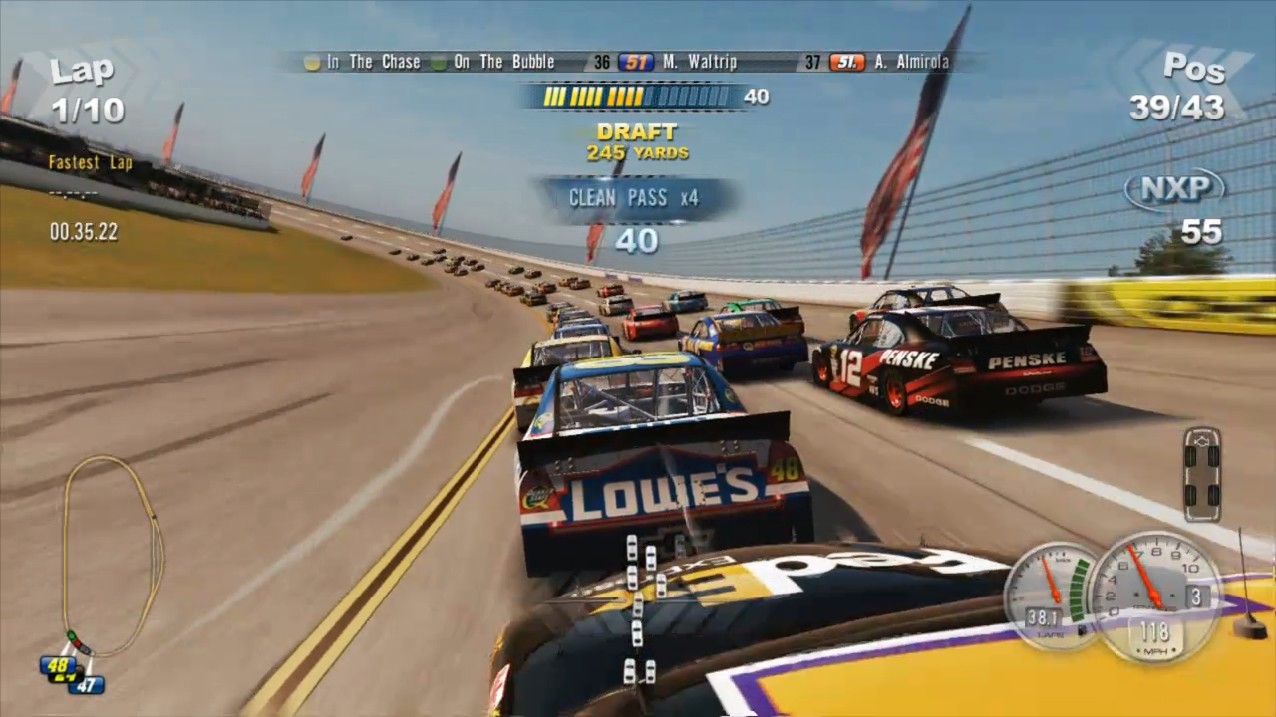Click the NXP badge

[1174, 188]
